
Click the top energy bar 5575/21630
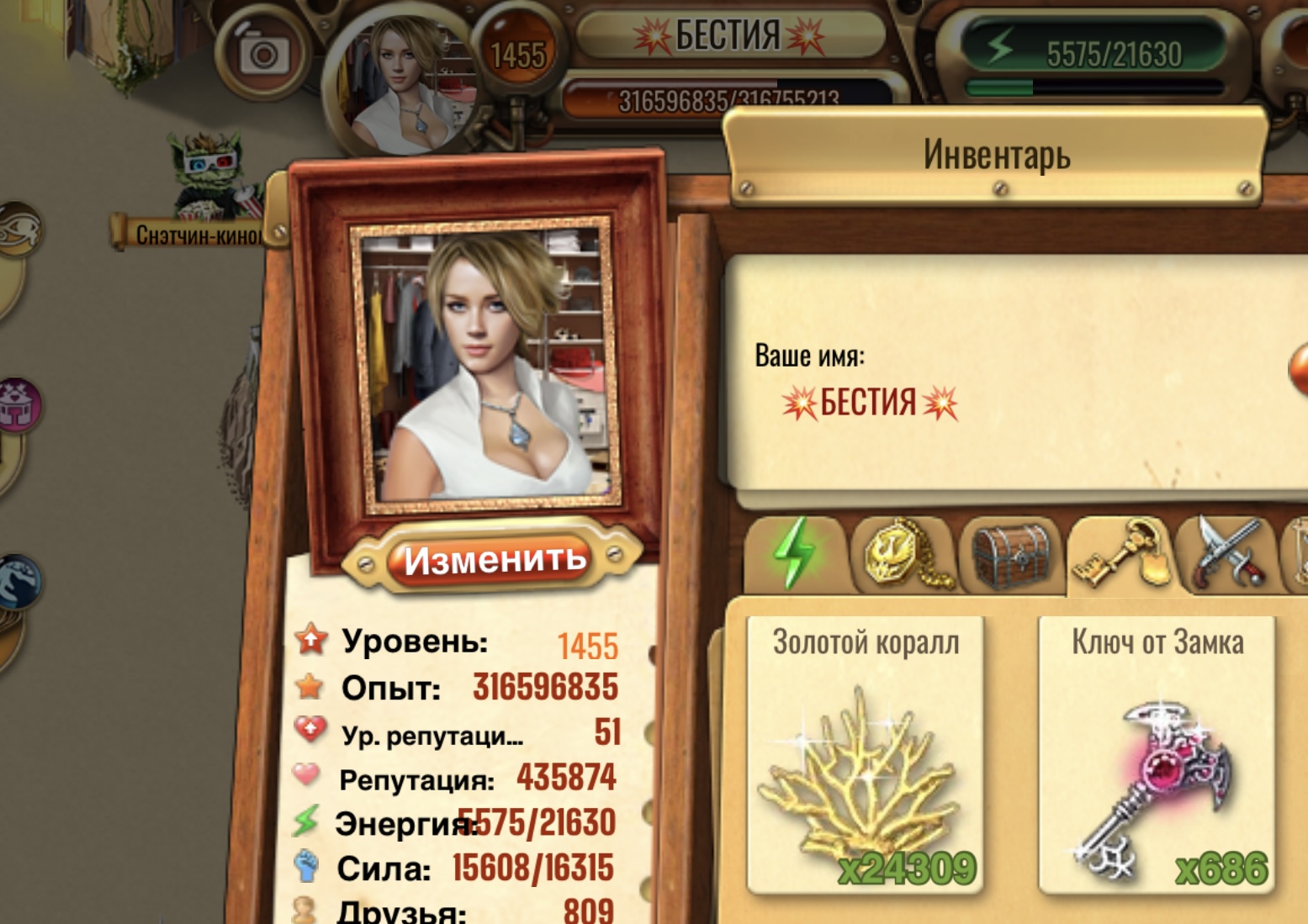click(1095, 55)
